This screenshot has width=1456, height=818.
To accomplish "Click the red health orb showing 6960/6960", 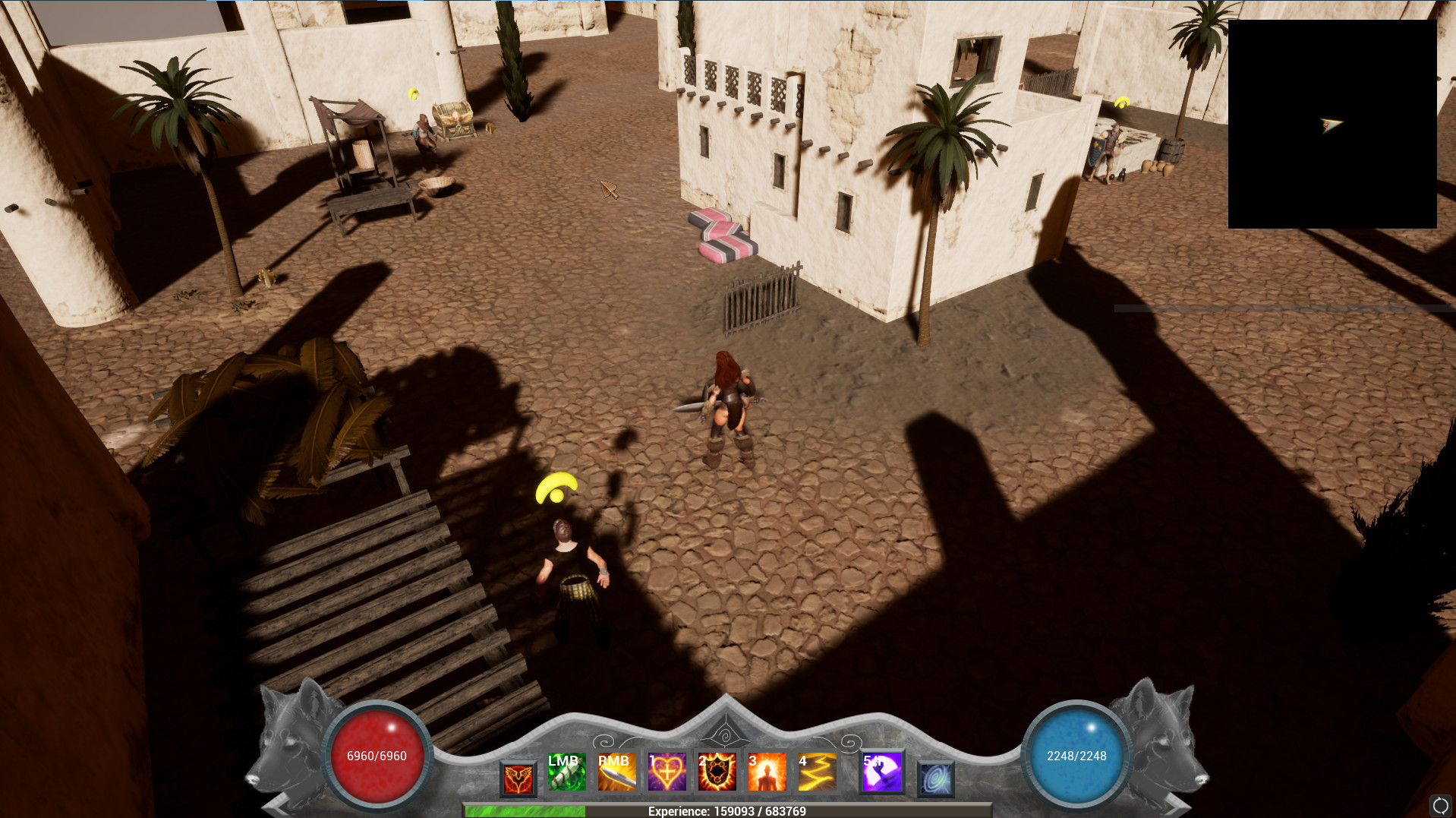I will [x=377, y=756].
